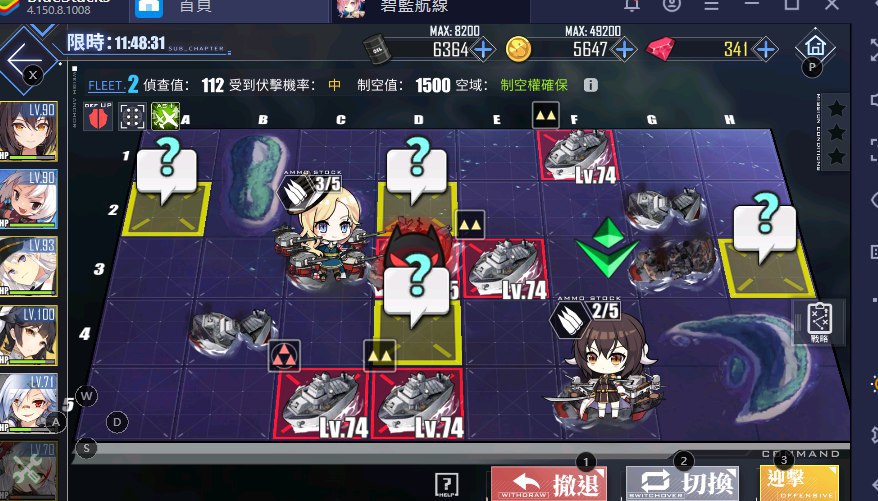
Task: Start the Offensive (迎擊) battle
Action: pos(813,484)
